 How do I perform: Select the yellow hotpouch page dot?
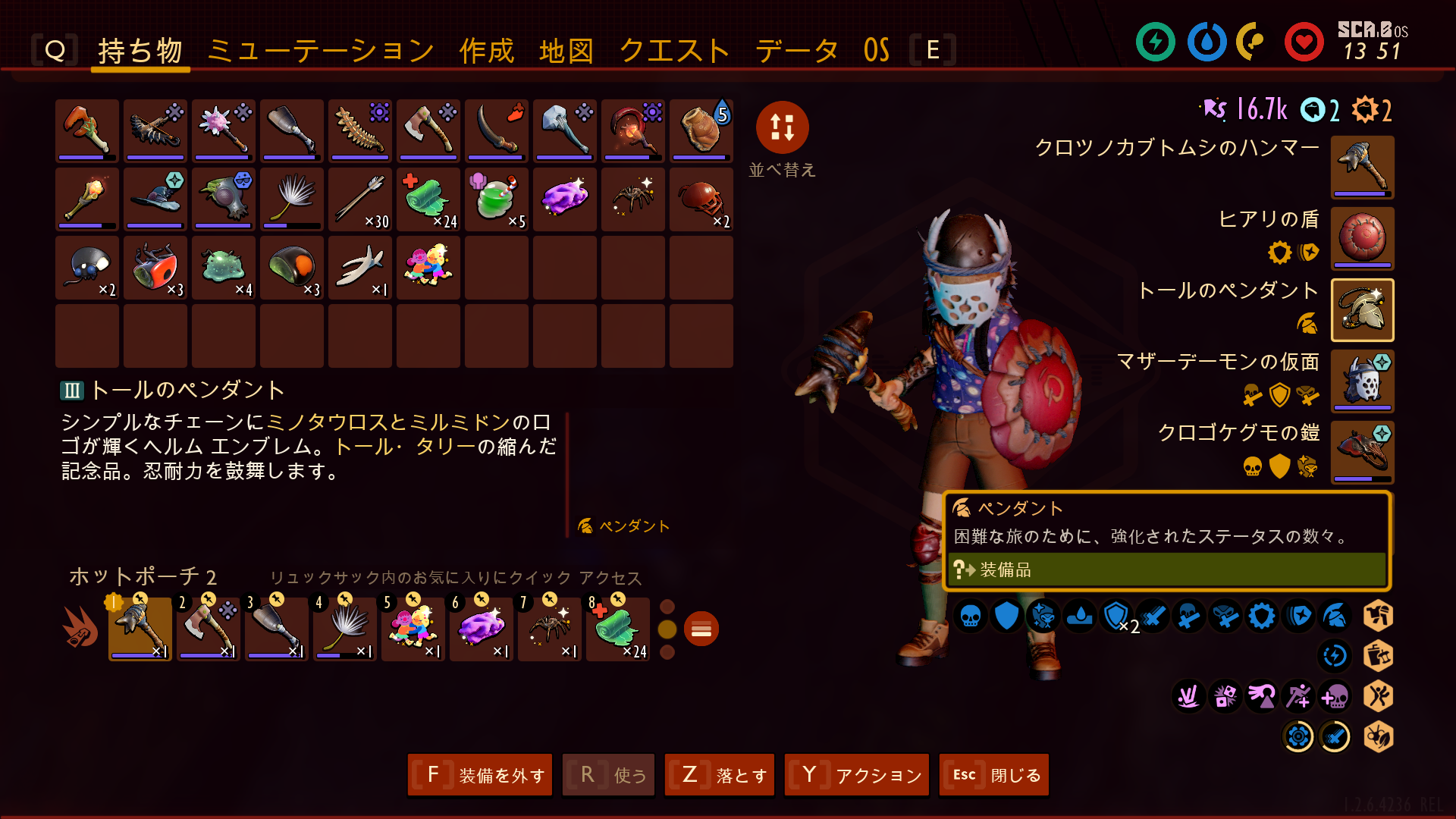(x=668, y=628)
